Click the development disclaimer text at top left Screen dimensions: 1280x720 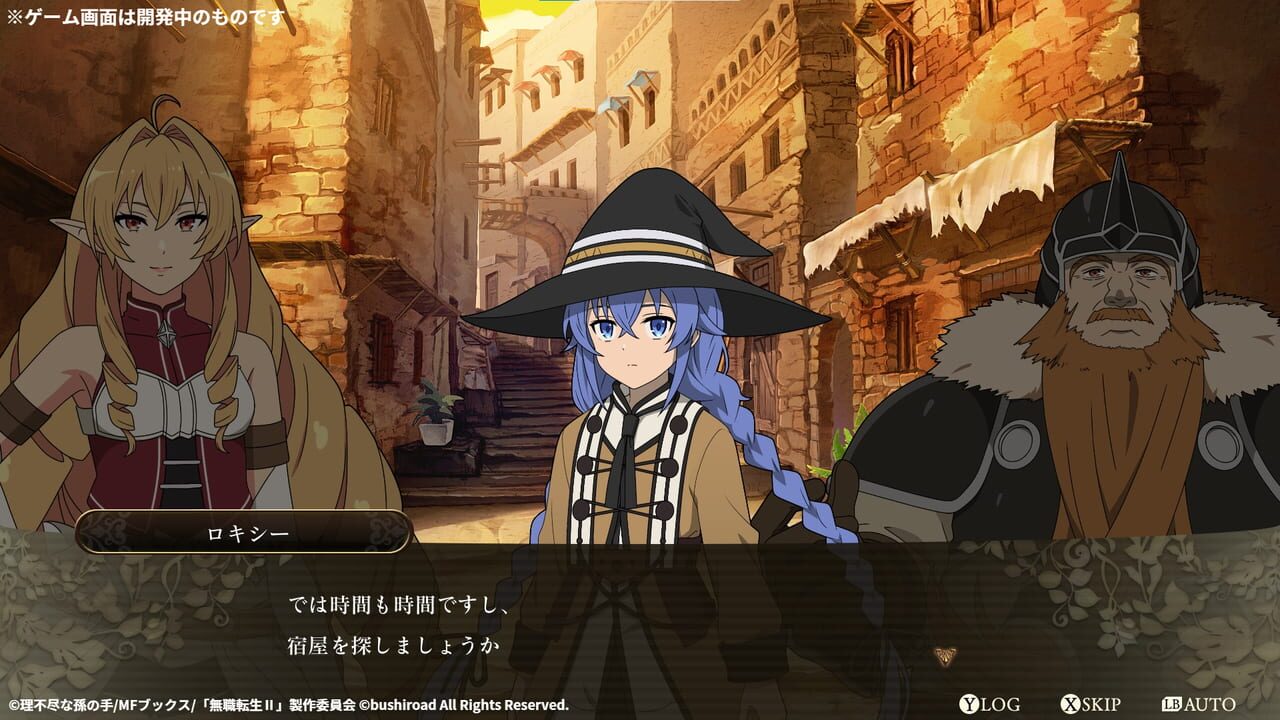145,14
